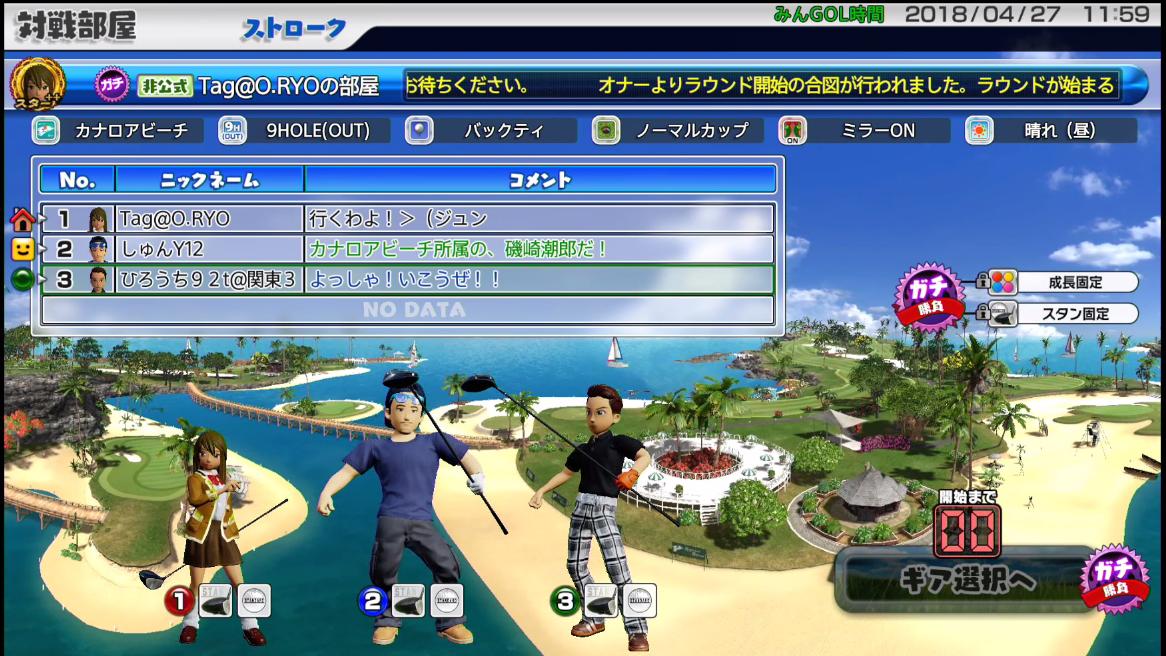Select player 3's golf club gear icon
This screenshot has height=656, width=1166.
tap(600, 600)
